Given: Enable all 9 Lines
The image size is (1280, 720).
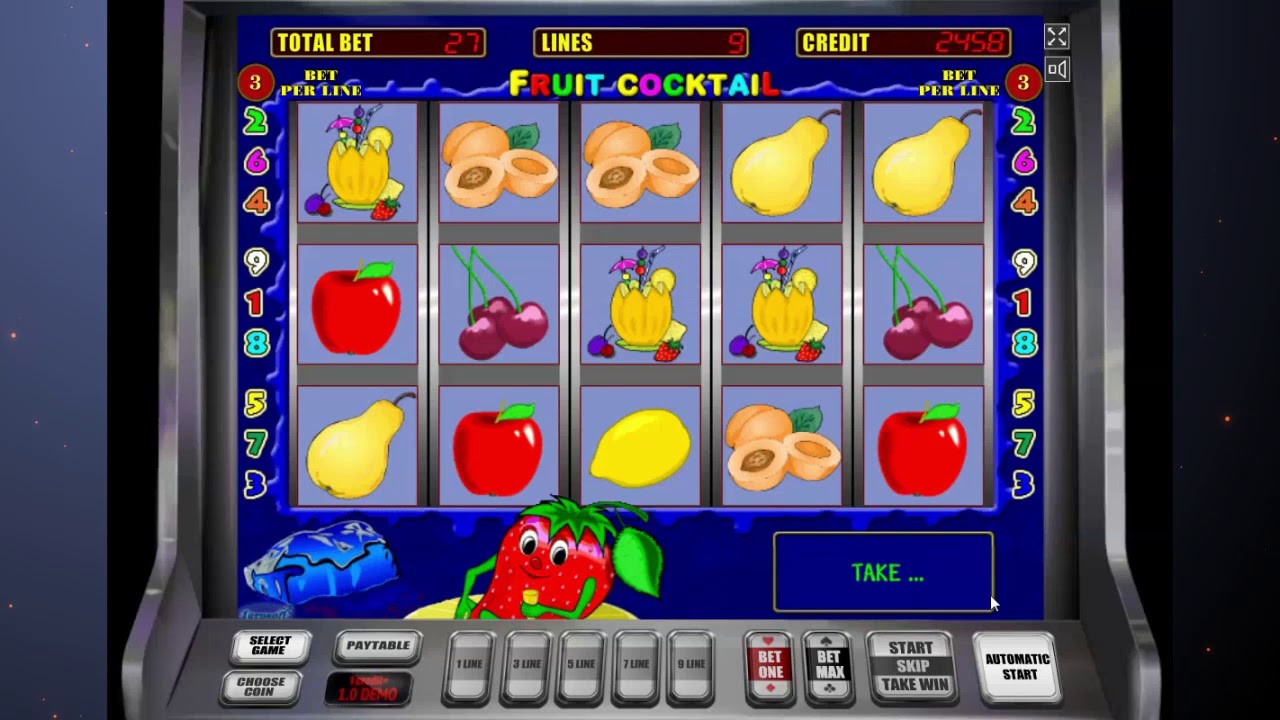Looking at the screenshot, I should [691, 665].
